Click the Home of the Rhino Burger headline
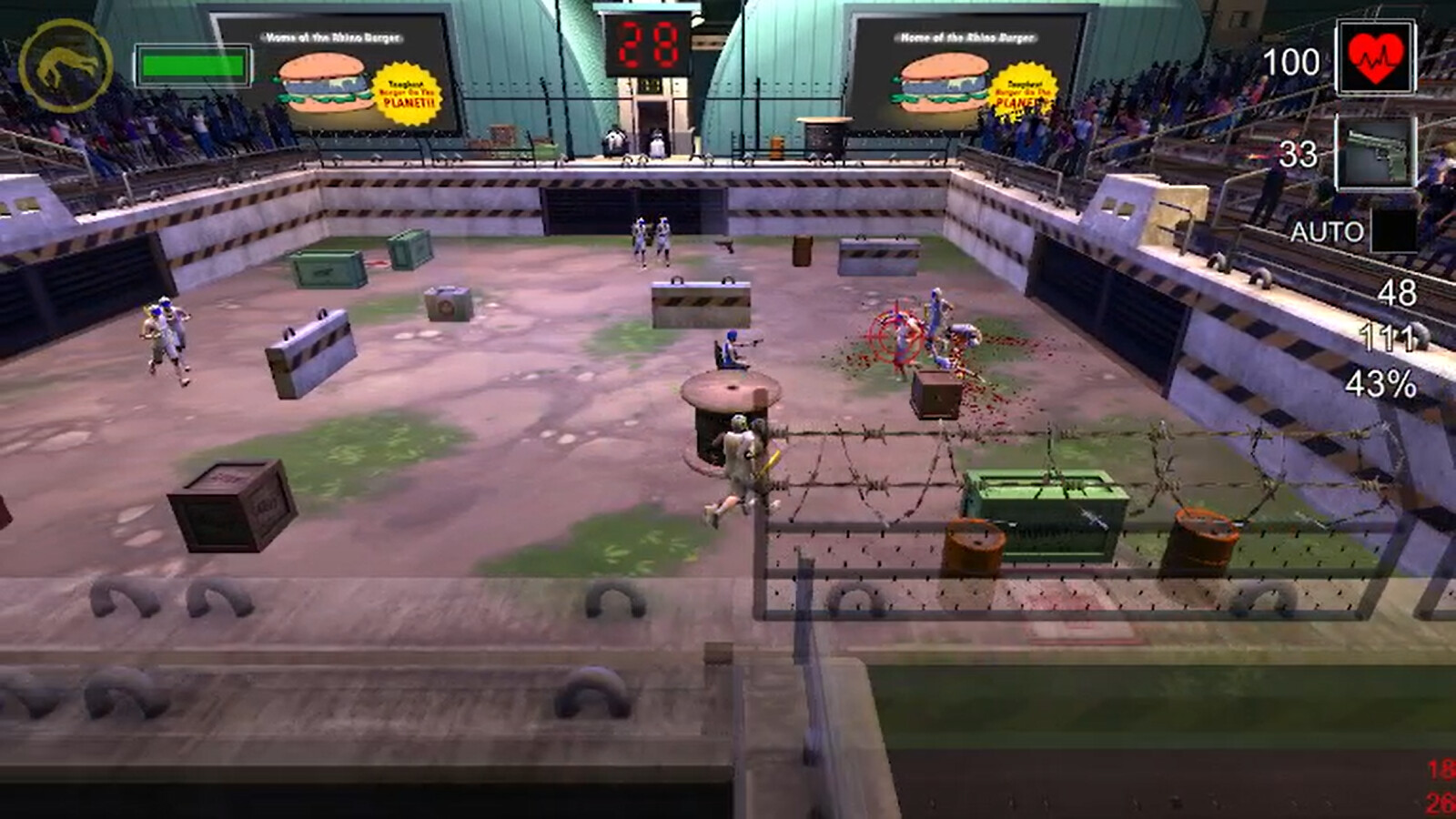This screenshot has height=819, width=1456. point(333,35)
